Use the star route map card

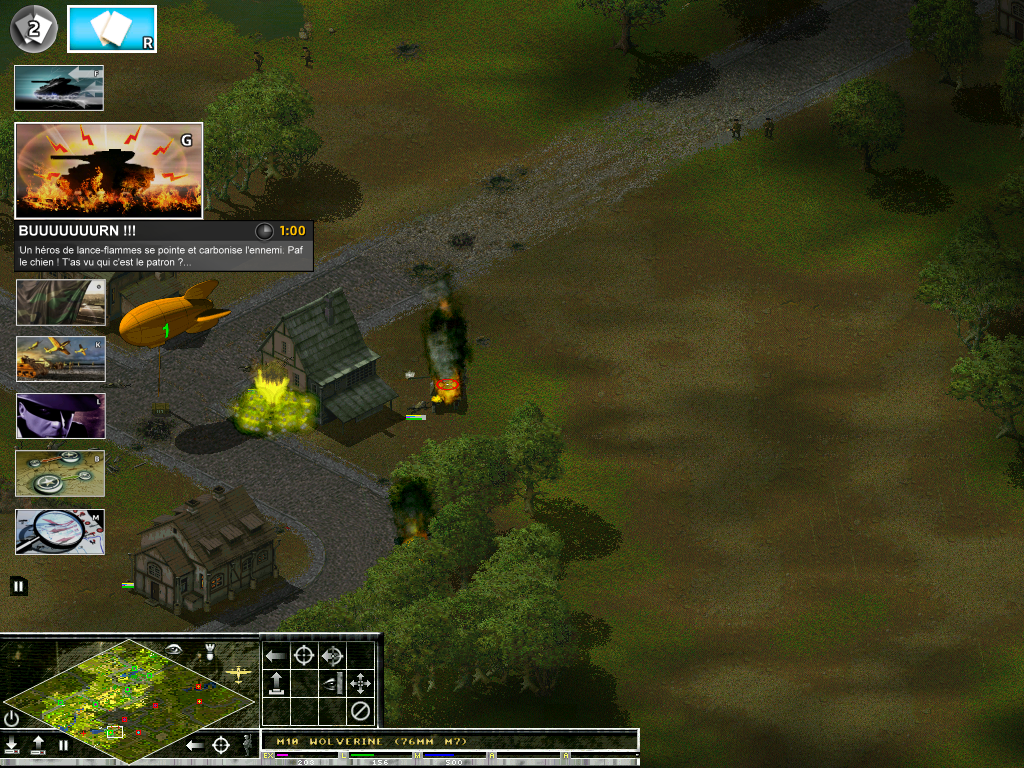tap(60, 473)
